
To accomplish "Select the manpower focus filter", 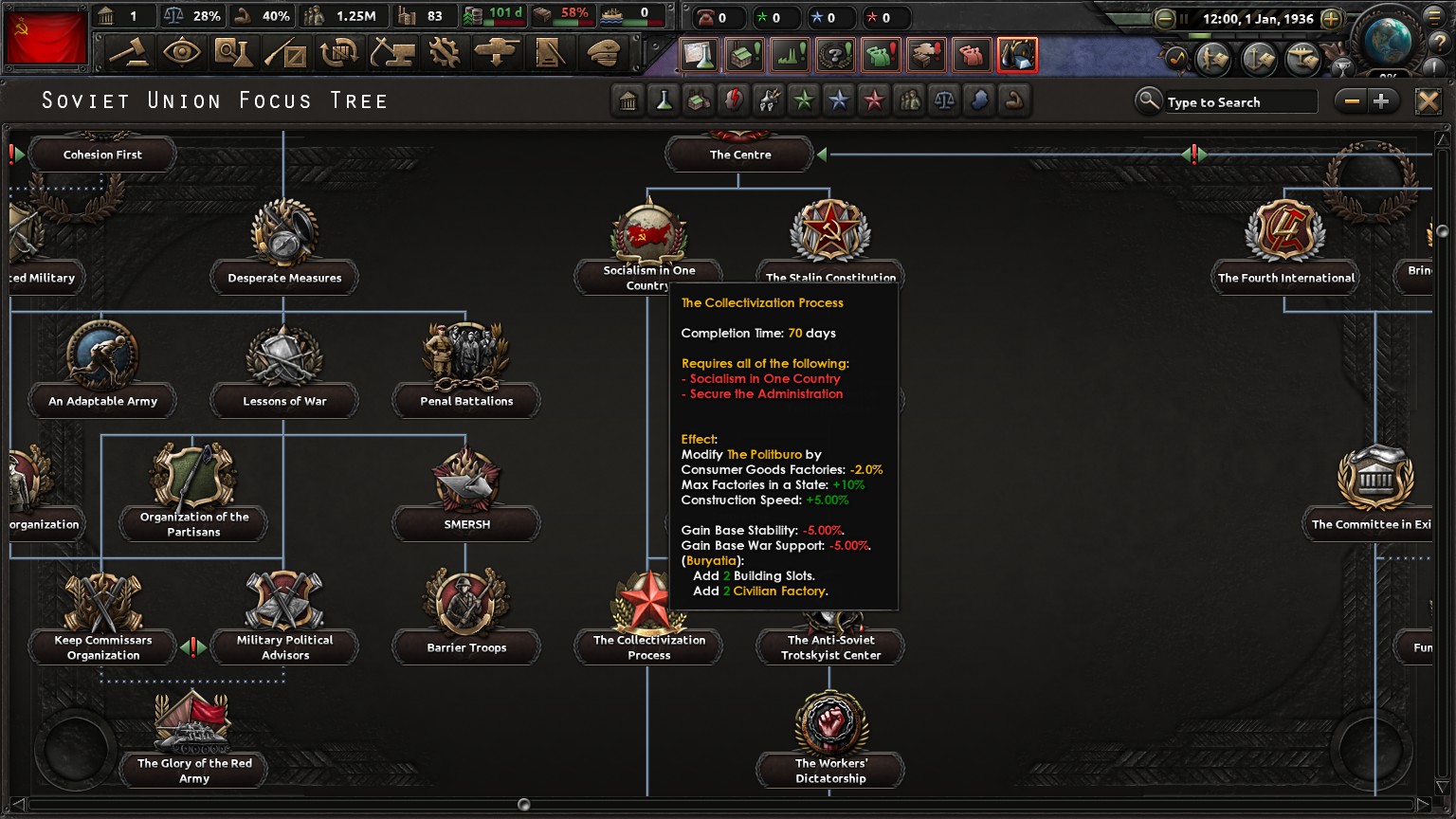I will click(x=908, y=101).
